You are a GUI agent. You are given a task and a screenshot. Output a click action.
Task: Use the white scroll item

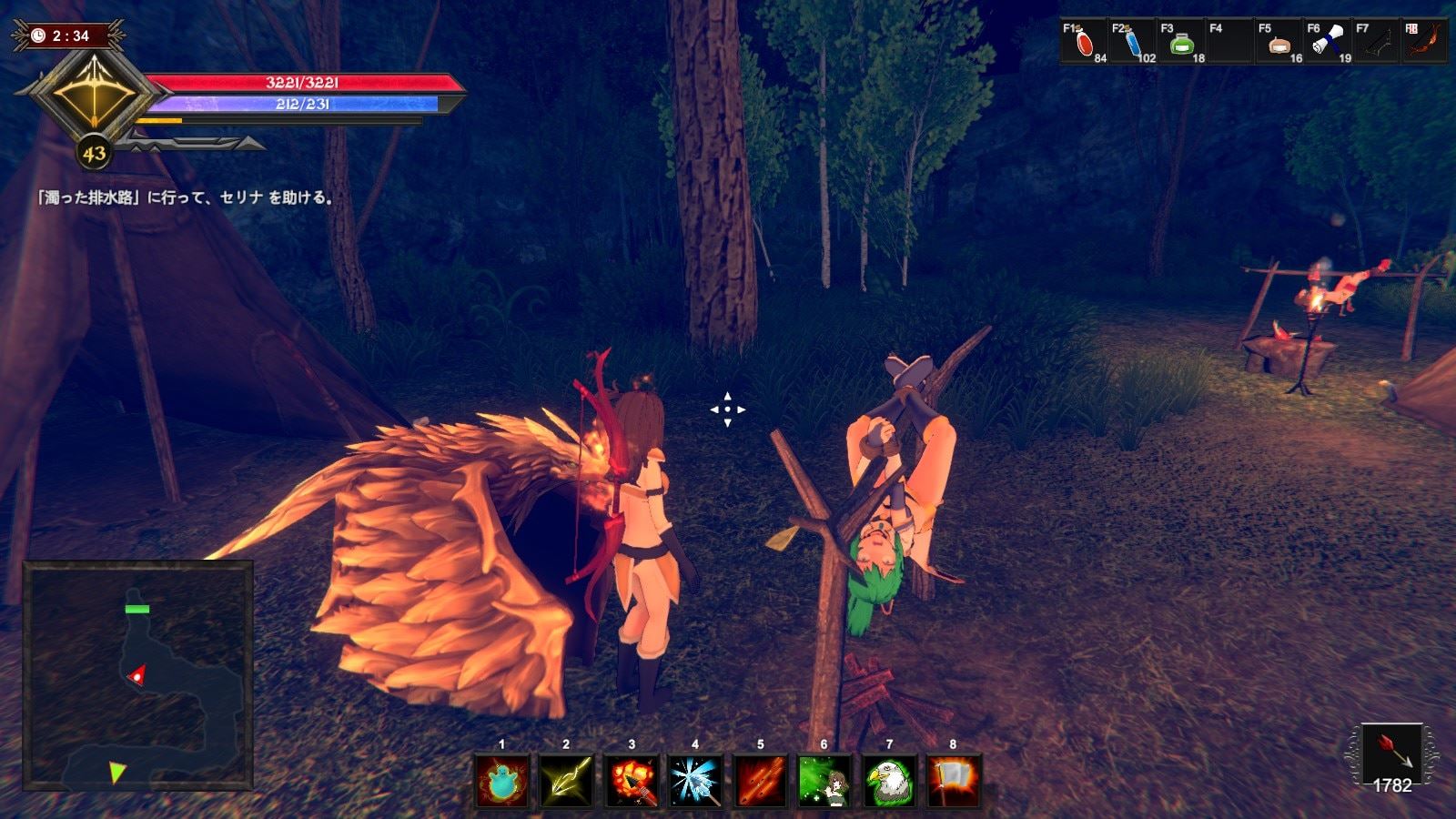[x=1329, y=42]
